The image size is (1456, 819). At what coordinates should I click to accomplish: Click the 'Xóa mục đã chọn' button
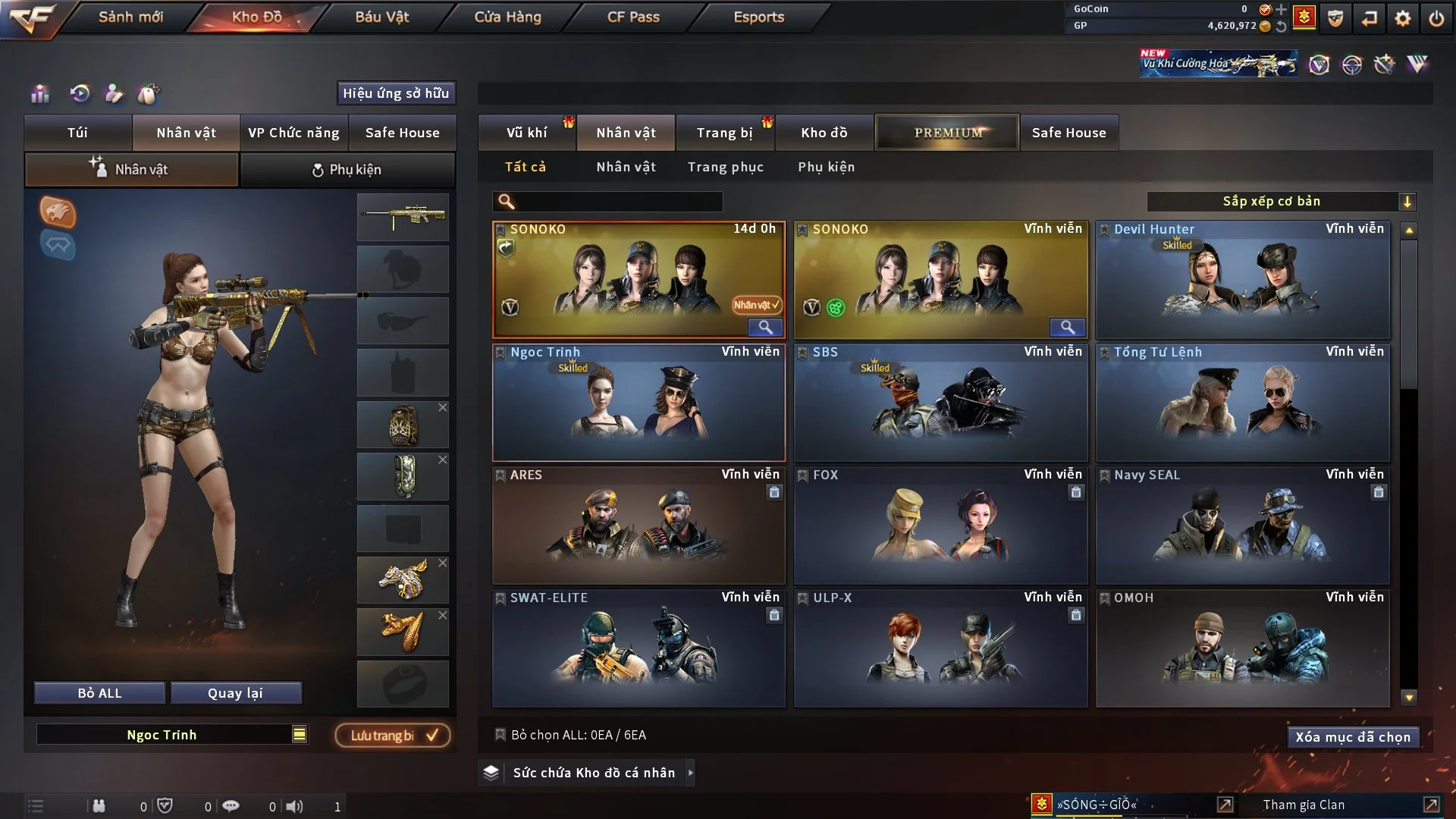point(1353,736)
